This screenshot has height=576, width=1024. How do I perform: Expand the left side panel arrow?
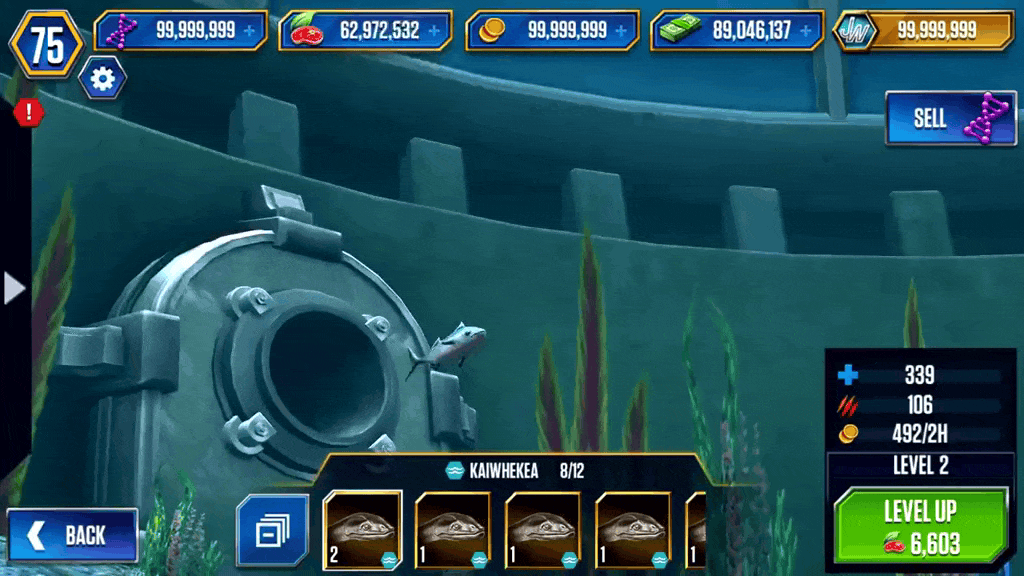pyautogui.click(x=14, y=288)
